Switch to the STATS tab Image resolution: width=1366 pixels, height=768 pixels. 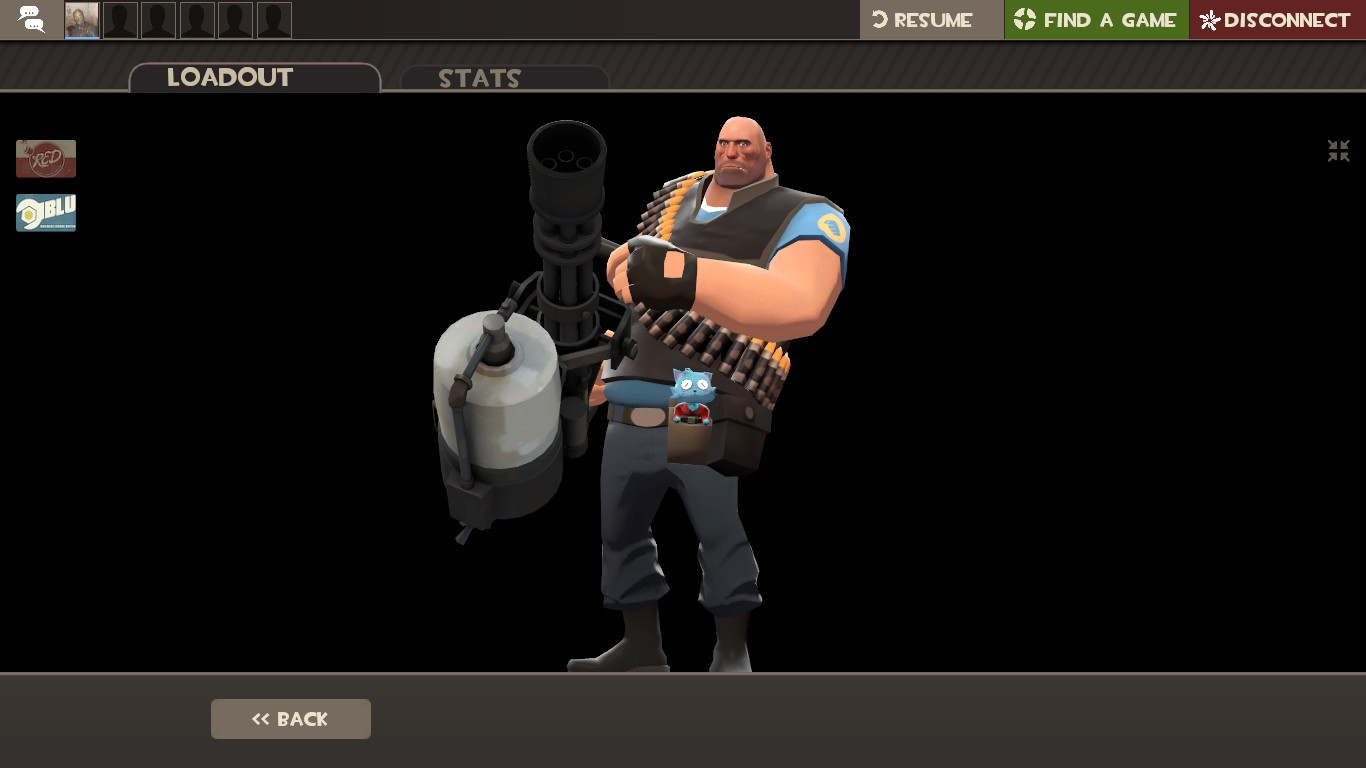click(480, 79)
